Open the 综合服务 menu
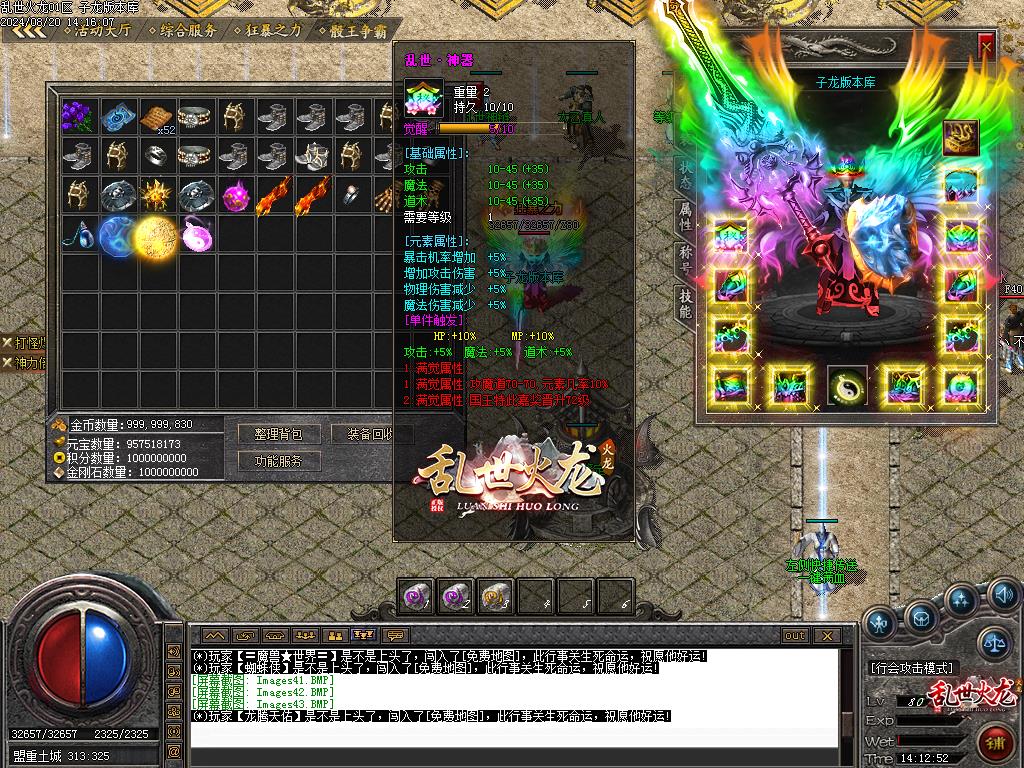1024x768 pixels. pyautogui.click(x=186, y=30)
